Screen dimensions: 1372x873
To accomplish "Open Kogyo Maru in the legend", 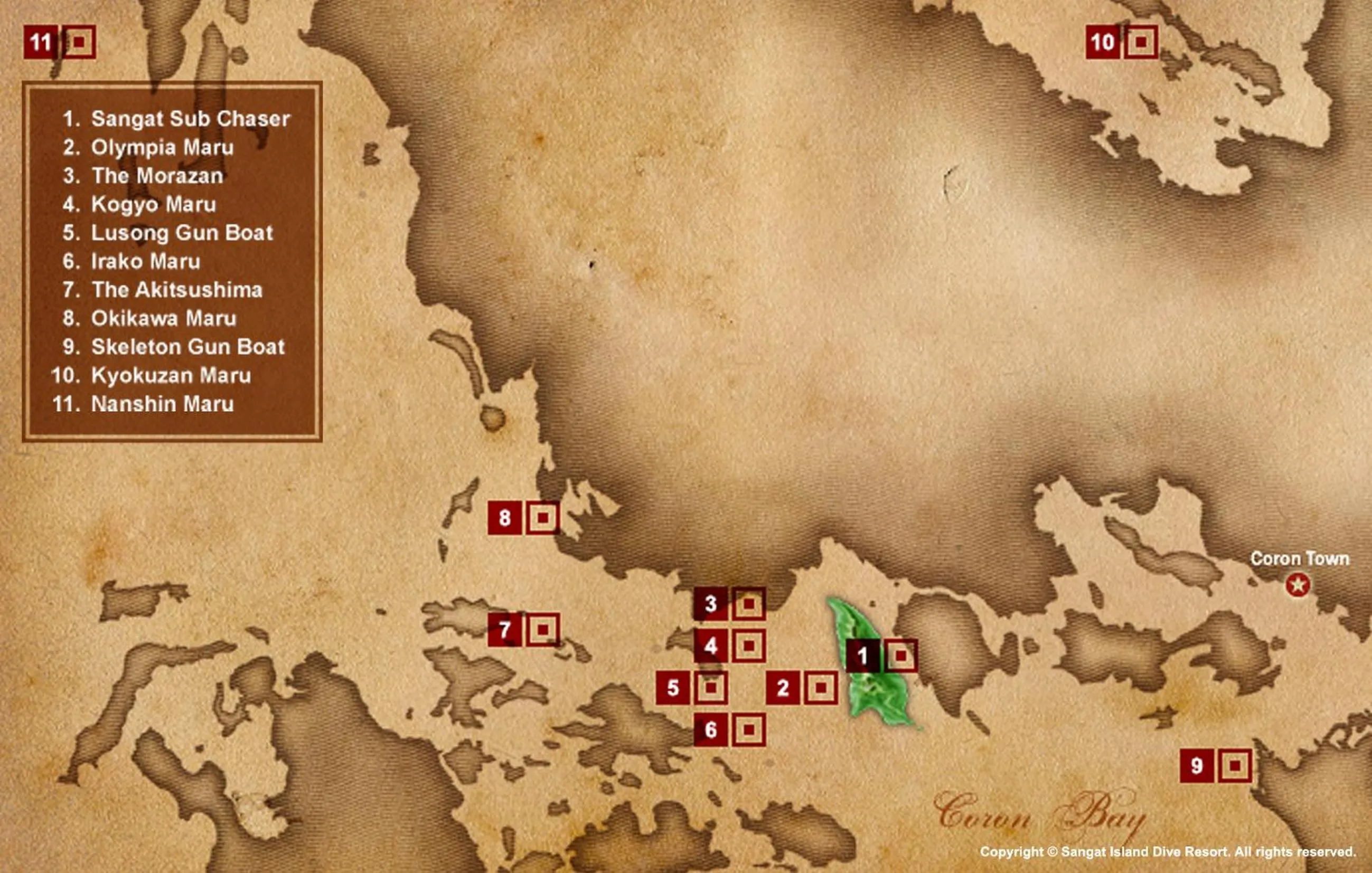I will [154, 204].
